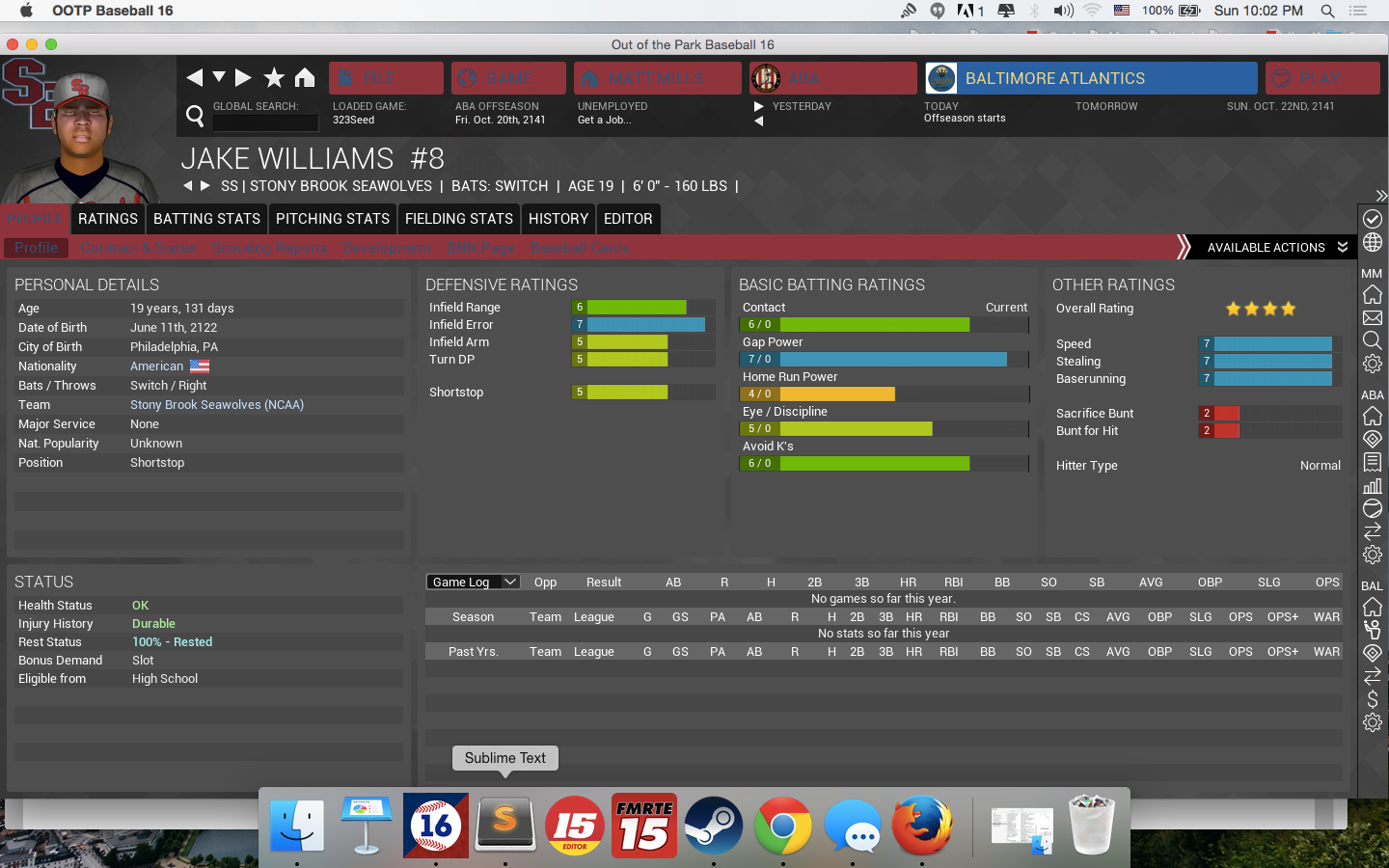This screenshot has height=868, width=1389.
Task: Open the Batting Stats tab
Action: [x=206, y=219]
